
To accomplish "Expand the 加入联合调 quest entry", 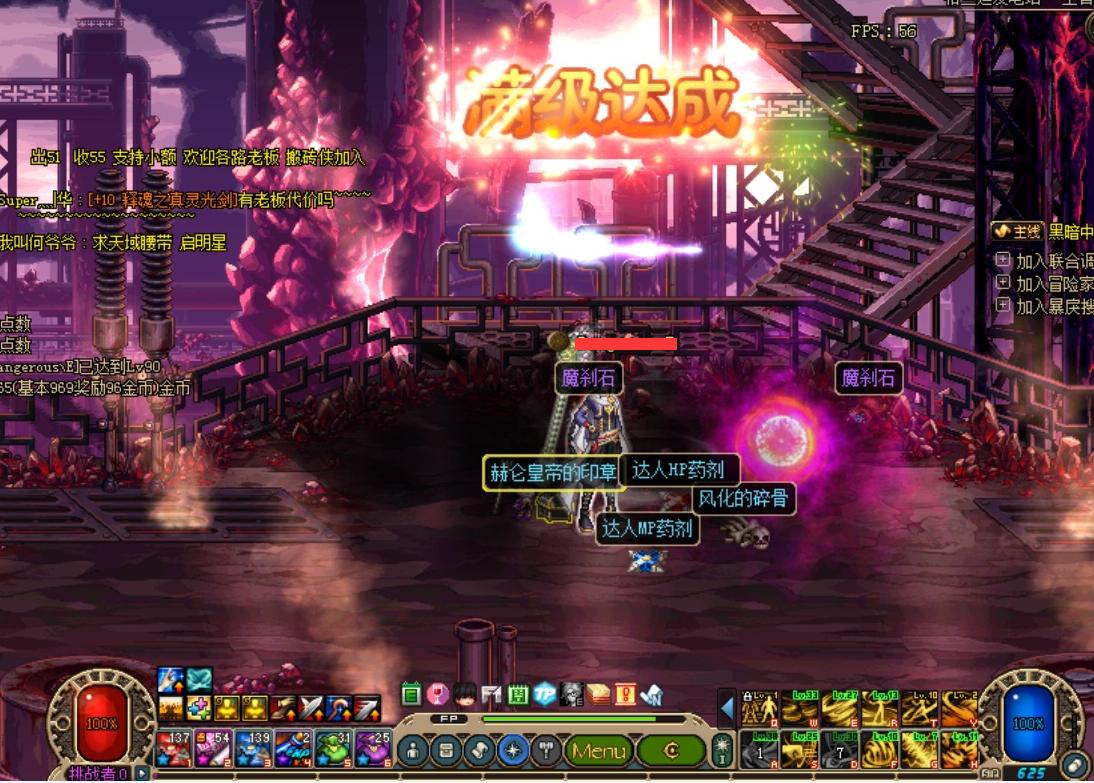I will click(1003, 261).
